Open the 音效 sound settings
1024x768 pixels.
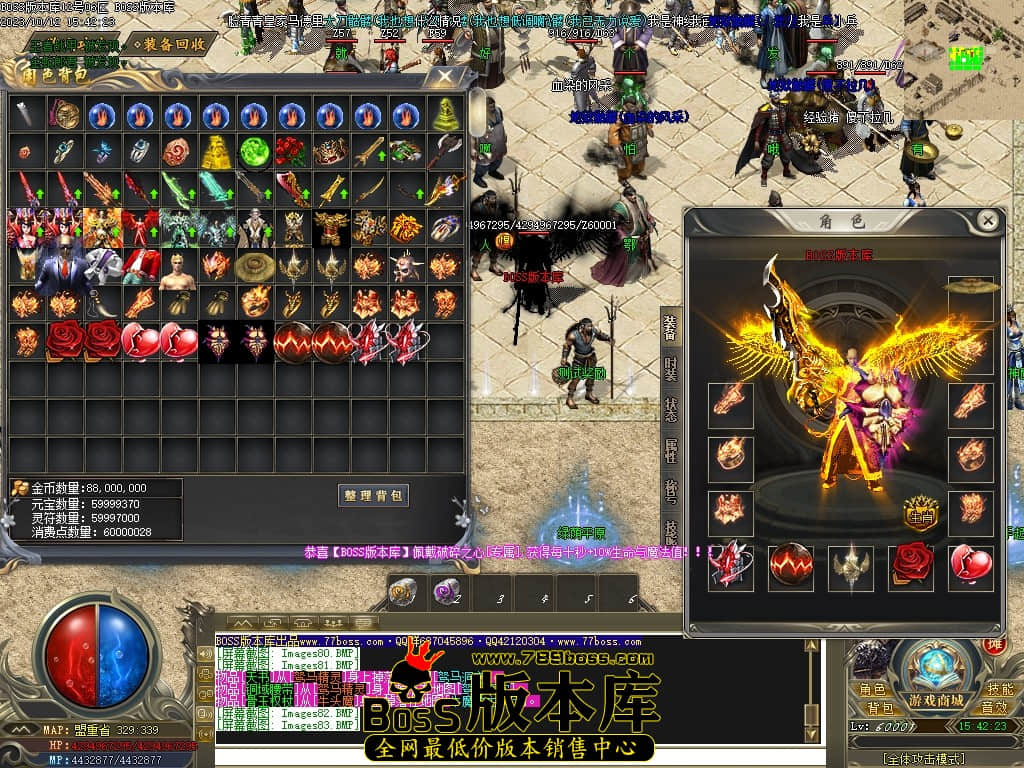[994, 708]
